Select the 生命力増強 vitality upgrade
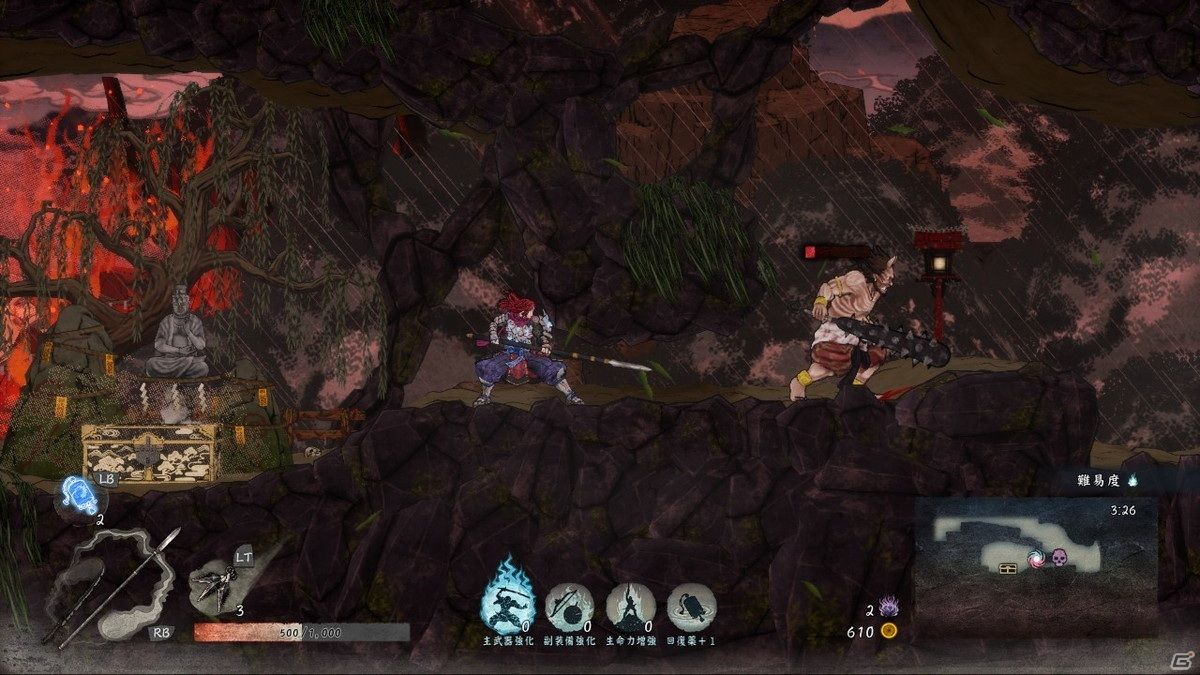The height and width of the screenshot is (675, 1200). [x=630, y=606]
